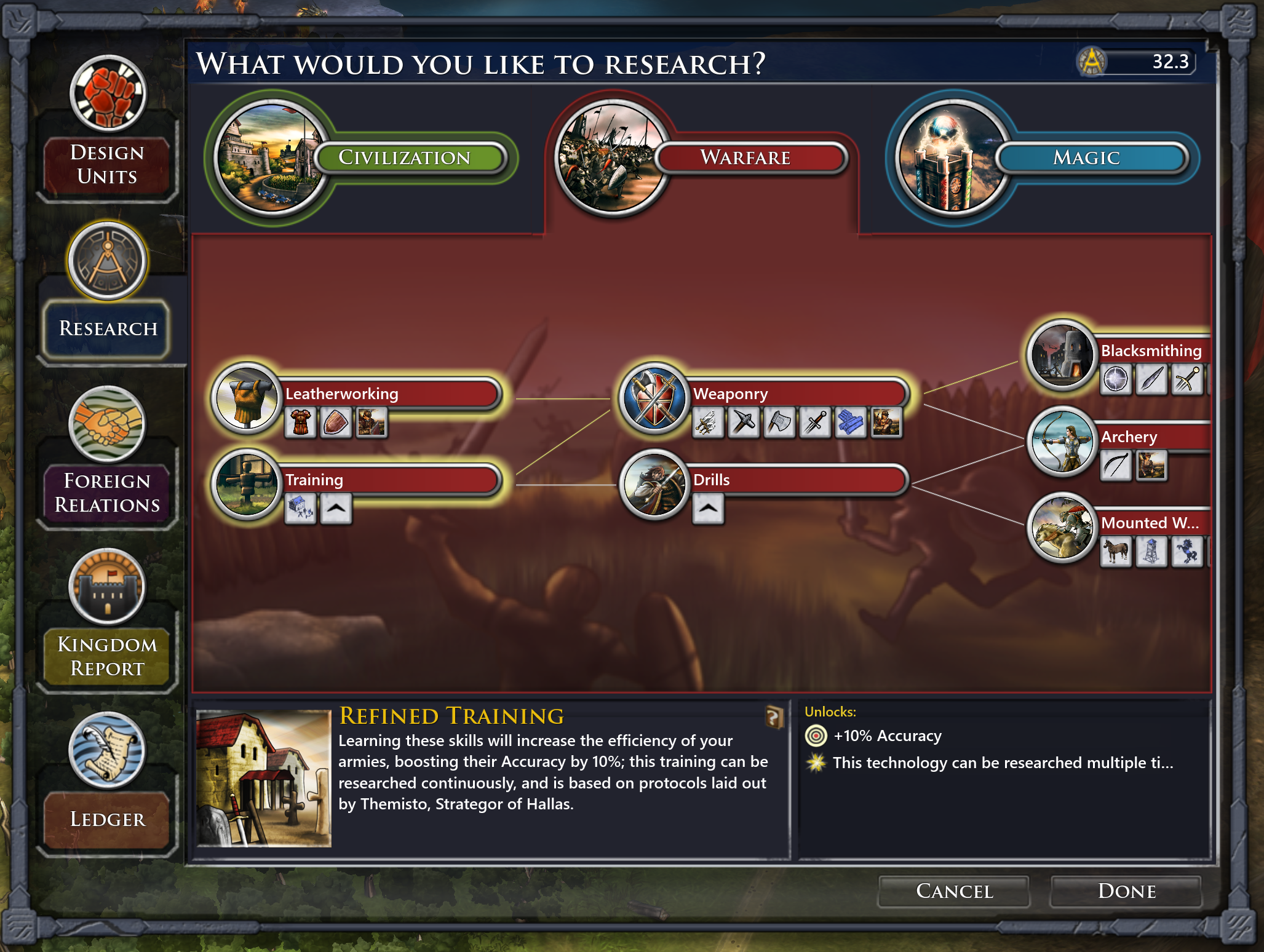The image size is (1264, 952).
Task: Open the Ledger
Action: (x=108, y=819)
